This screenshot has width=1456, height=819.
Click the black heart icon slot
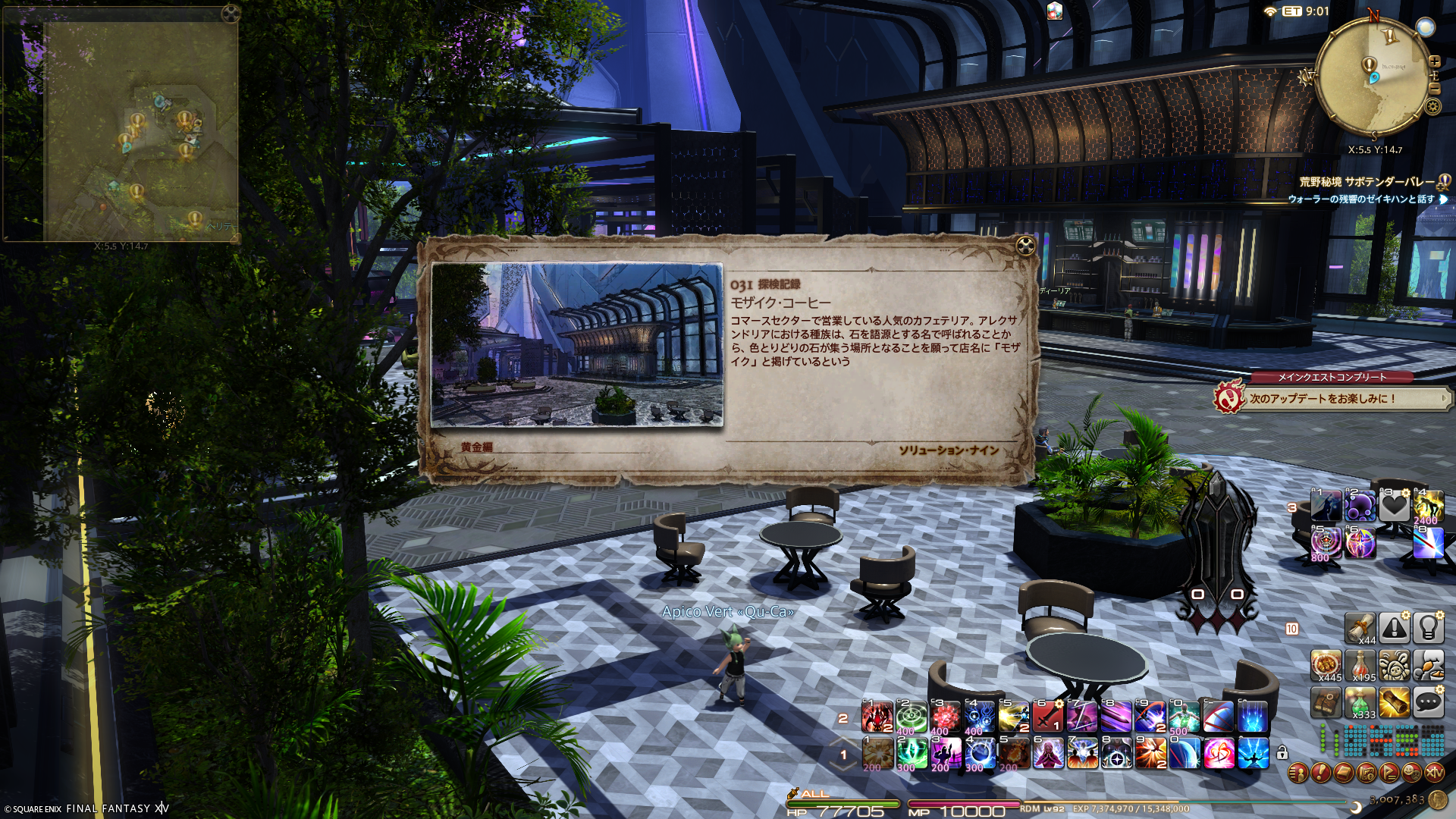(x=1394, y=506)
